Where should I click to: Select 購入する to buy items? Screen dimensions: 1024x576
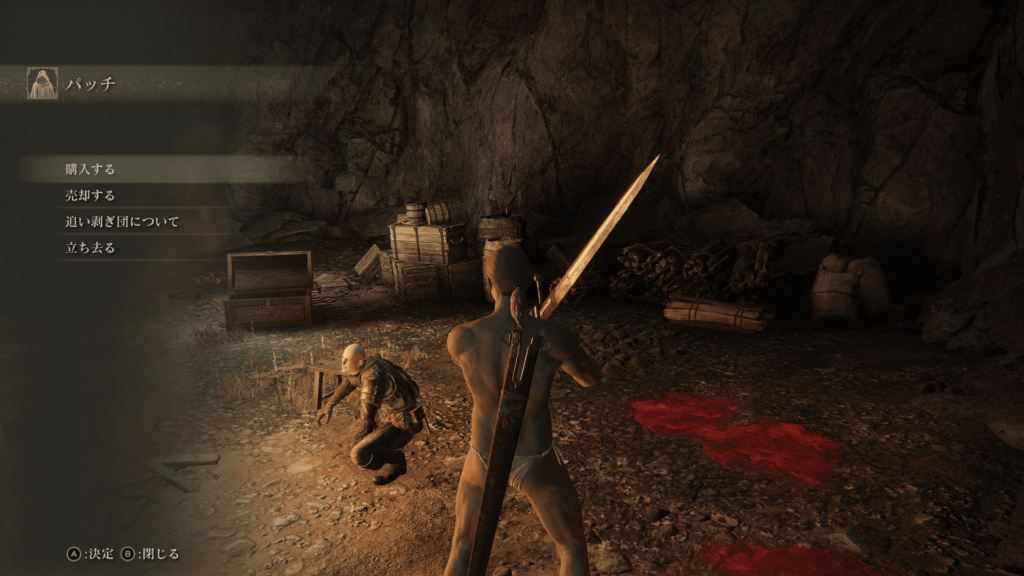90,170
